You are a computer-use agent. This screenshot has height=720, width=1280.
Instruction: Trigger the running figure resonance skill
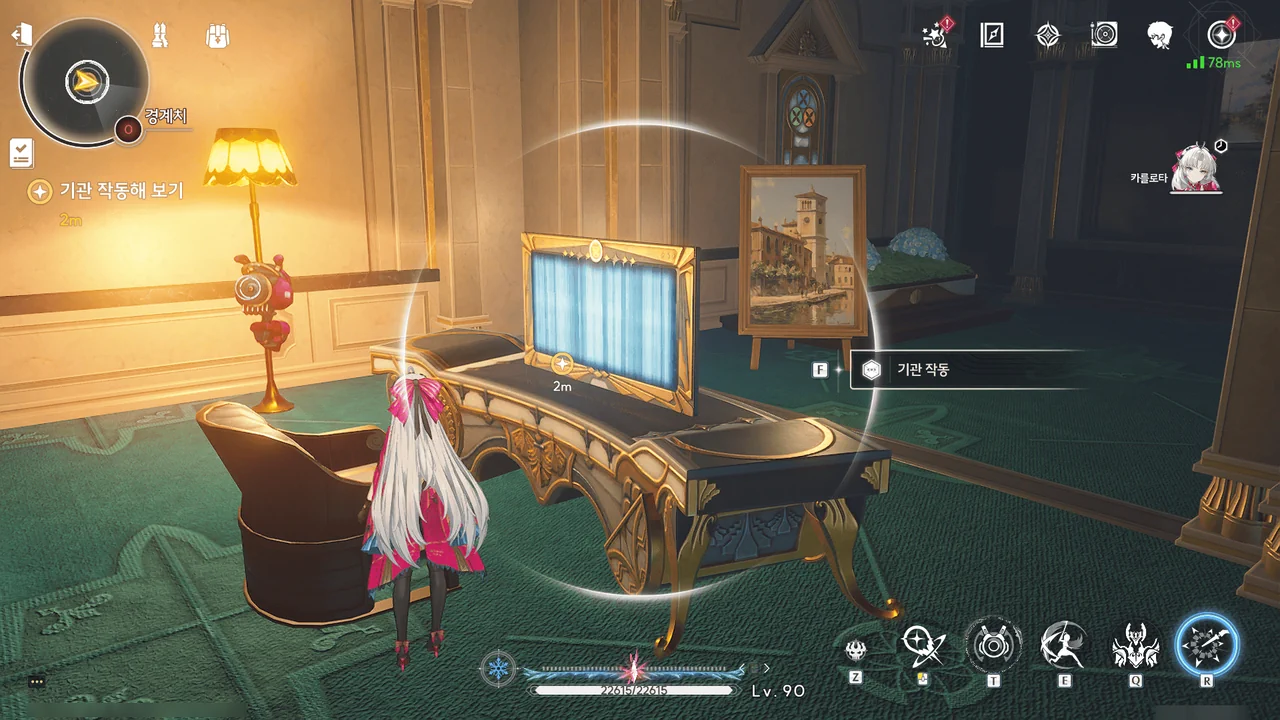[x=1063, y=646]
